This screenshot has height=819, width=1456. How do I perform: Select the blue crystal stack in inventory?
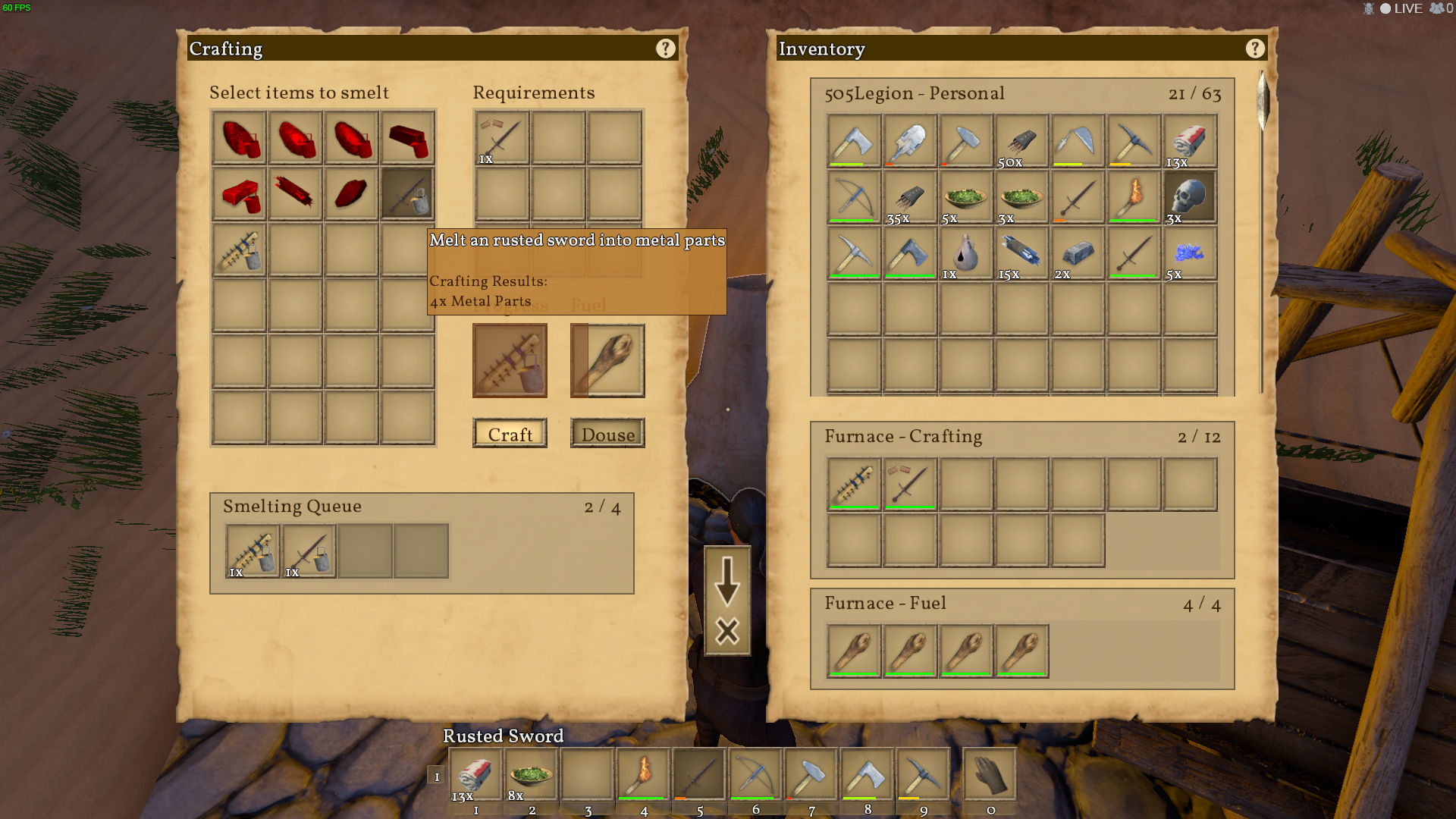1190,253
